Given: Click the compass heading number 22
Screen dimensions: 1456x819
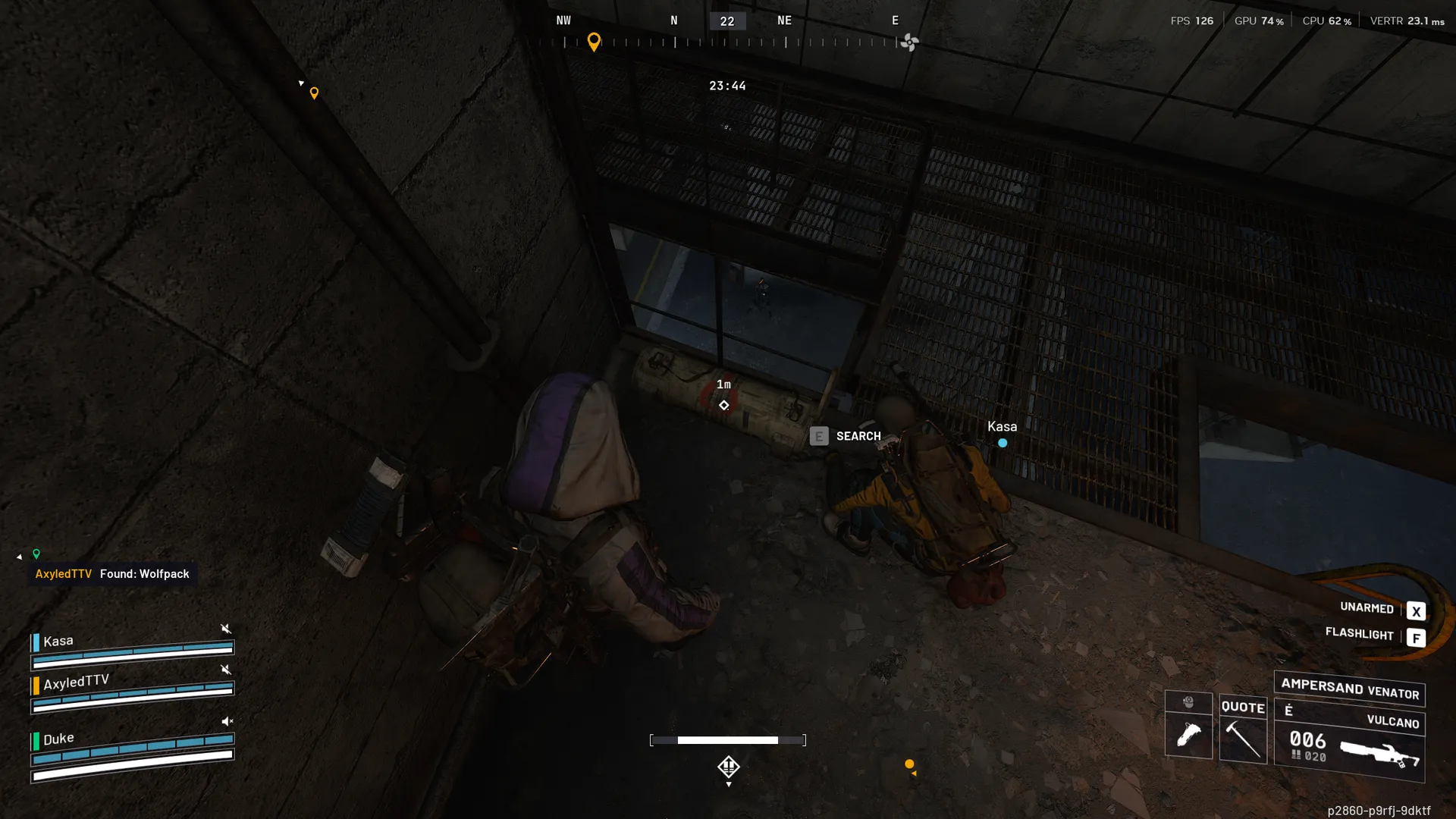Looking at the screenshot, I should point(727,21).
